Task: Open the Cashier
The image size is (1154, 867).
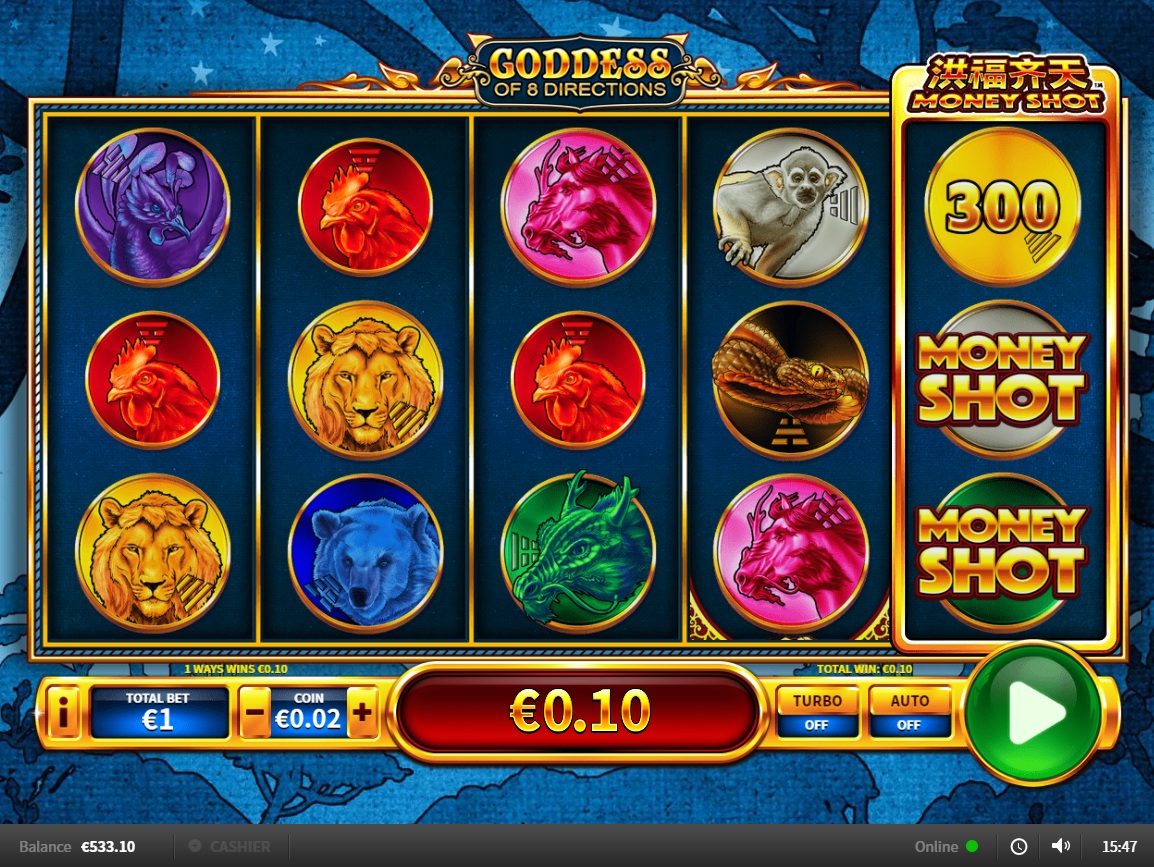Action: (230, 846)
